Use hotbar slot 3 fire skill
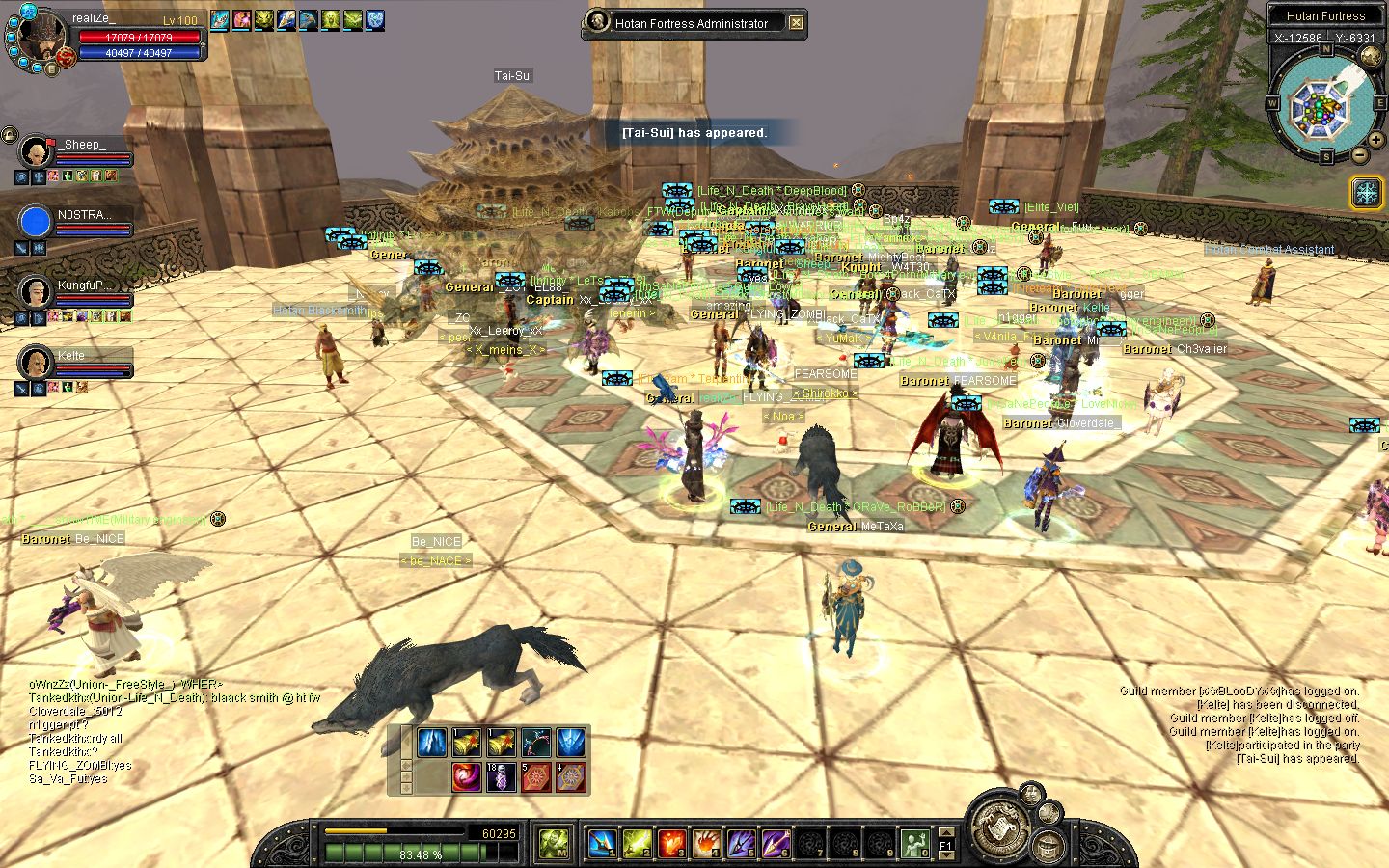Viewport: 1389px width, 868px height. 671,844
